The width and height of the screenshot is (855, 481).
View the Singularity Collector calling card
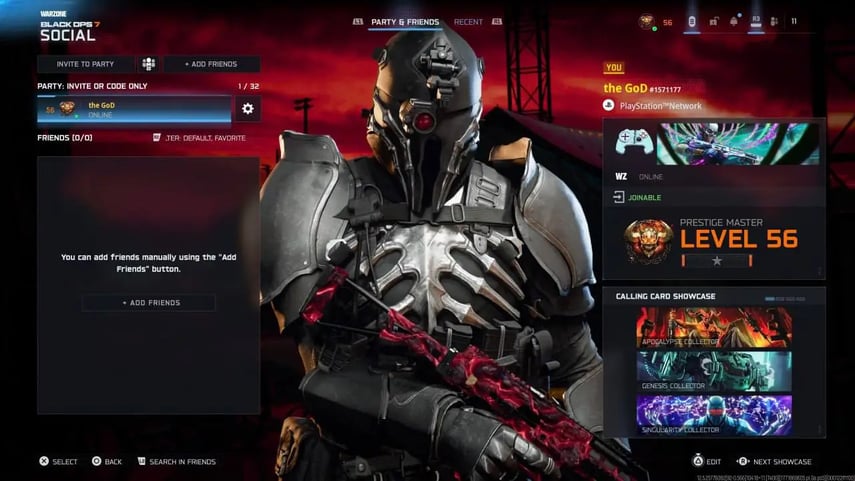[x=714, y=415]
